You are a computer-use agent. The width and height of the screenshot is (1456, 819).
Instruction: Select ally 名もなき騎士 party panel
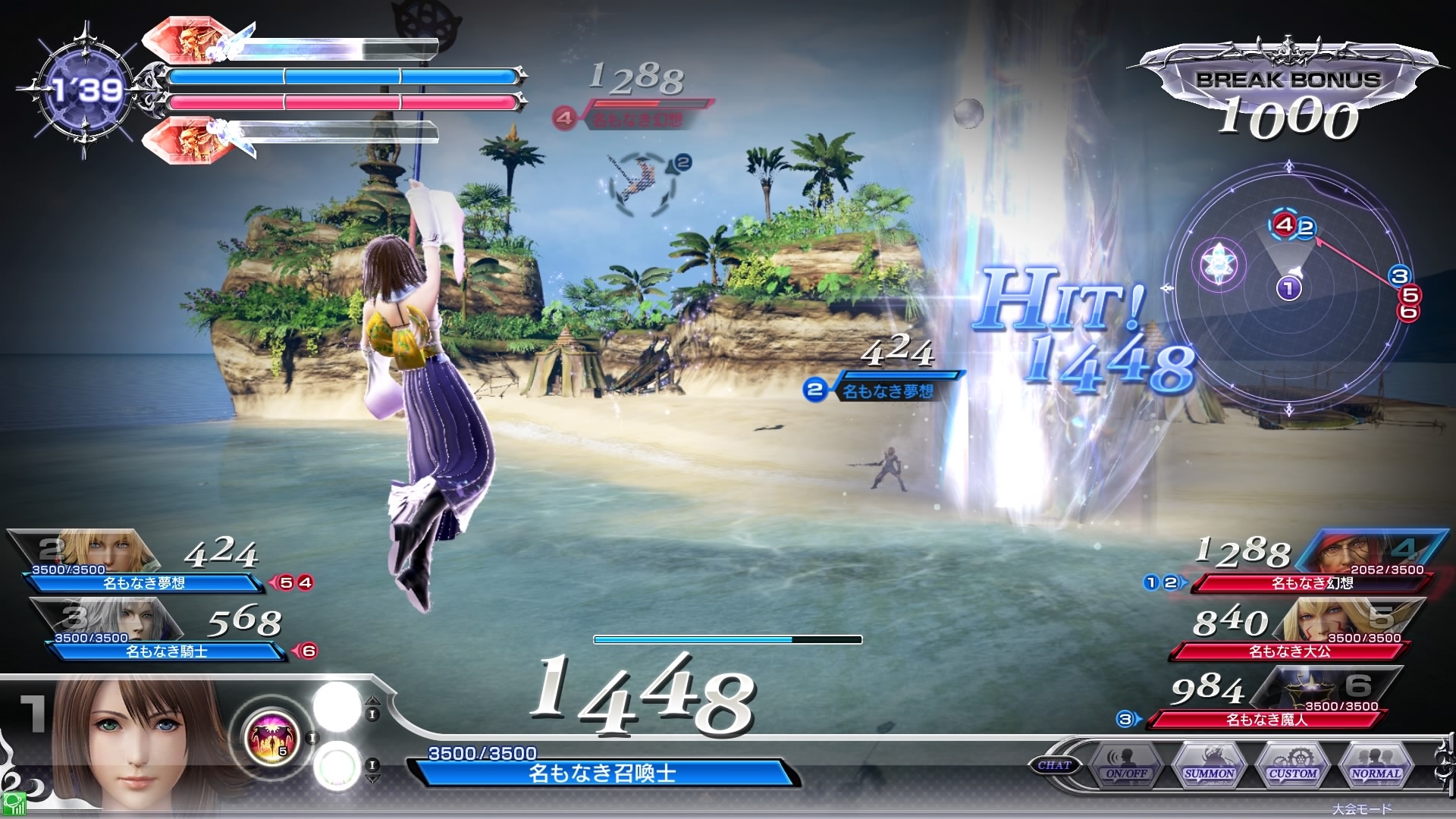click(x=165, y=651)
